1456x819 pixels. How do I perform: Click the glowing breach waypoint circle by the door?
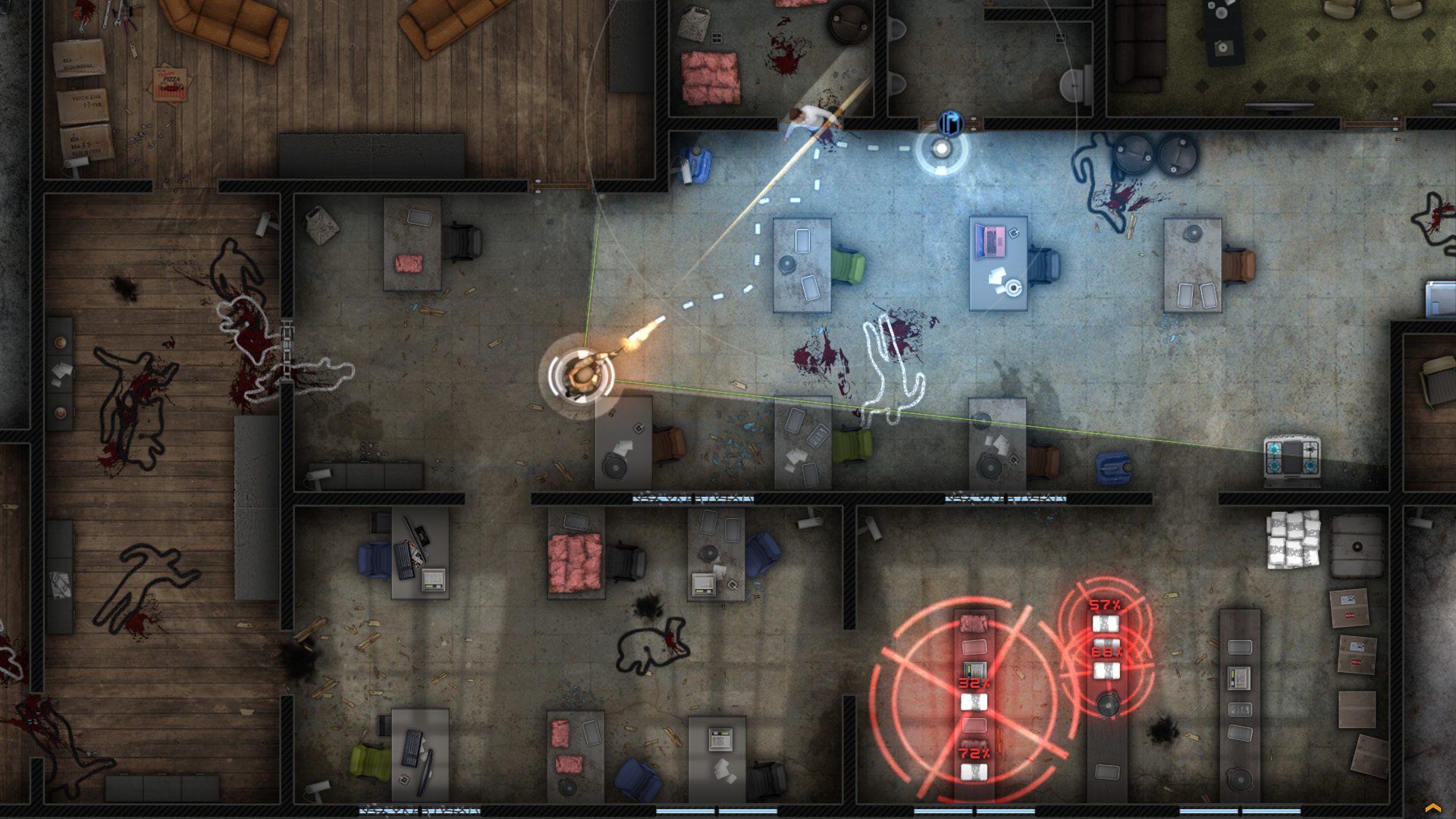(x=942, y=149)
